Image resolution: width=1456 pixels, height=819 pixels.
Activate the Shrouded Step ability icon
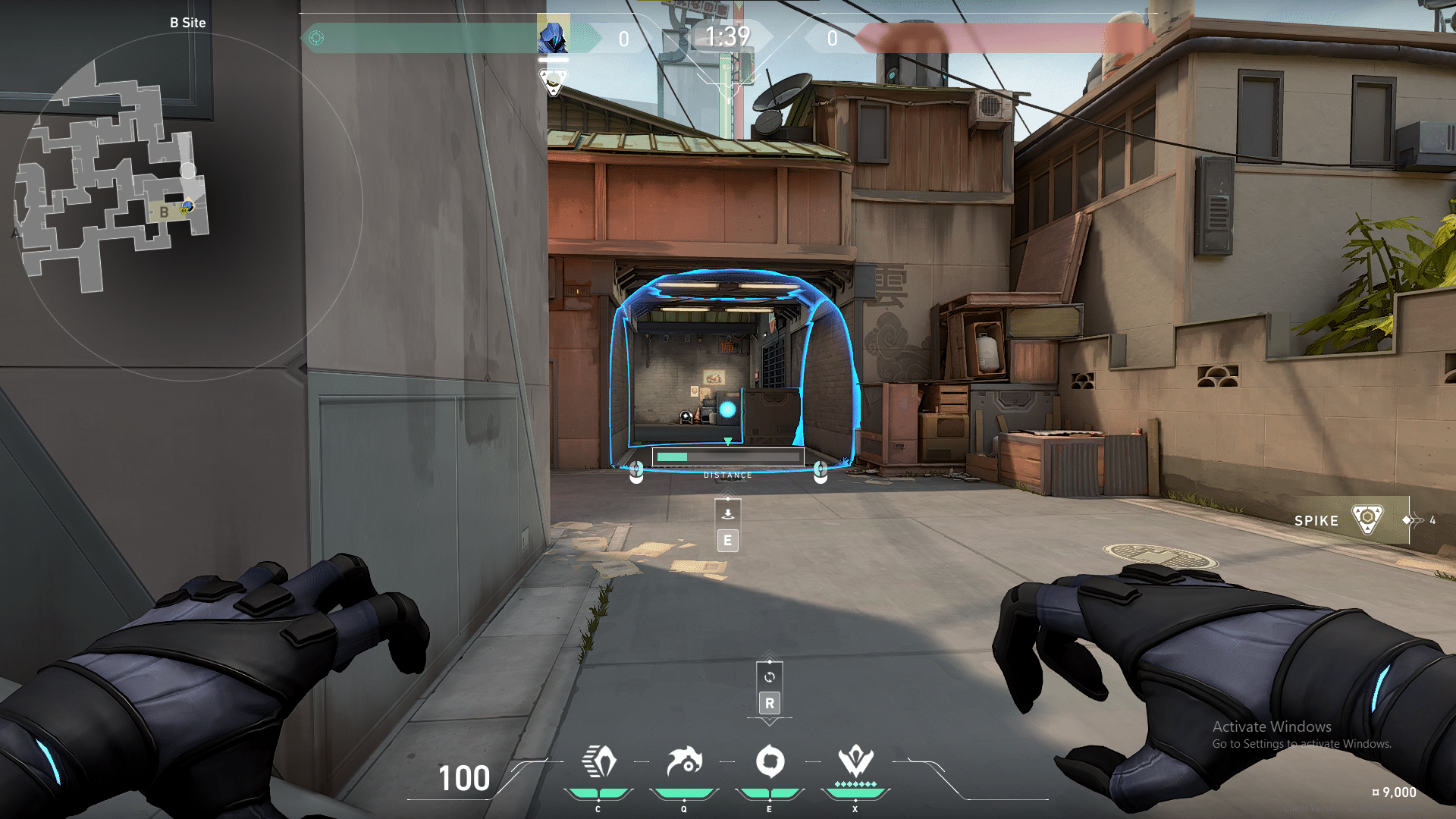598,762
